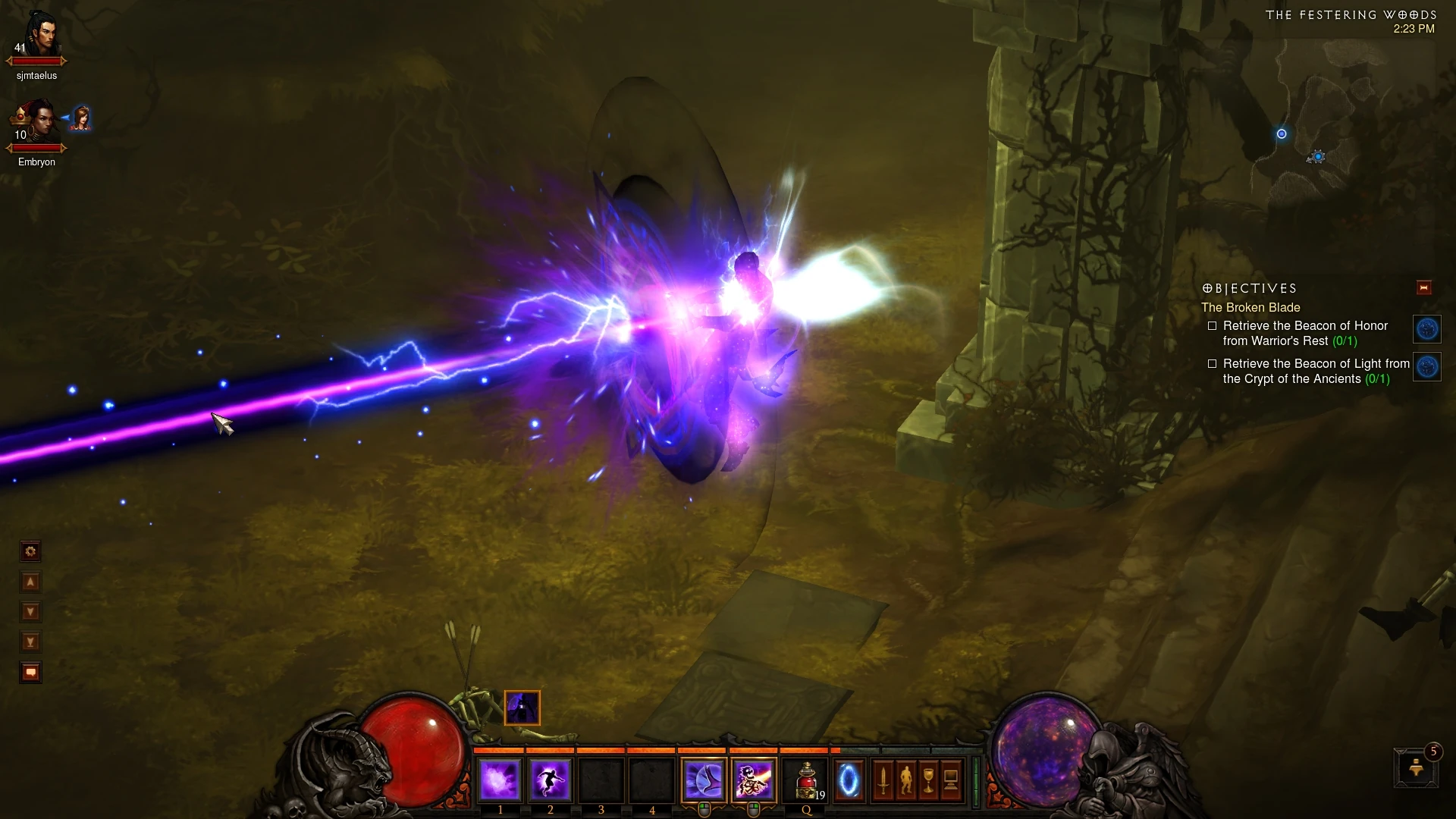
Task: Select the right mouse button skill icon
Action: tap(755, 780)
